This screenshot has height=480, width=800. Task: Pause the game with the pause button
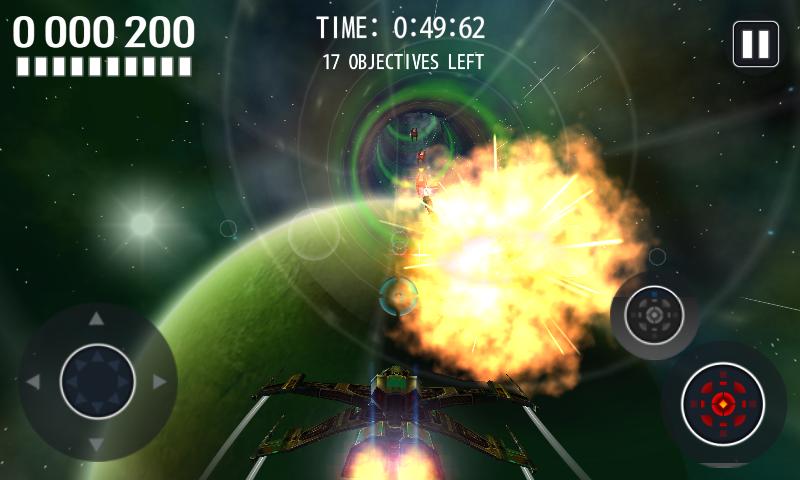coord(755,44)
